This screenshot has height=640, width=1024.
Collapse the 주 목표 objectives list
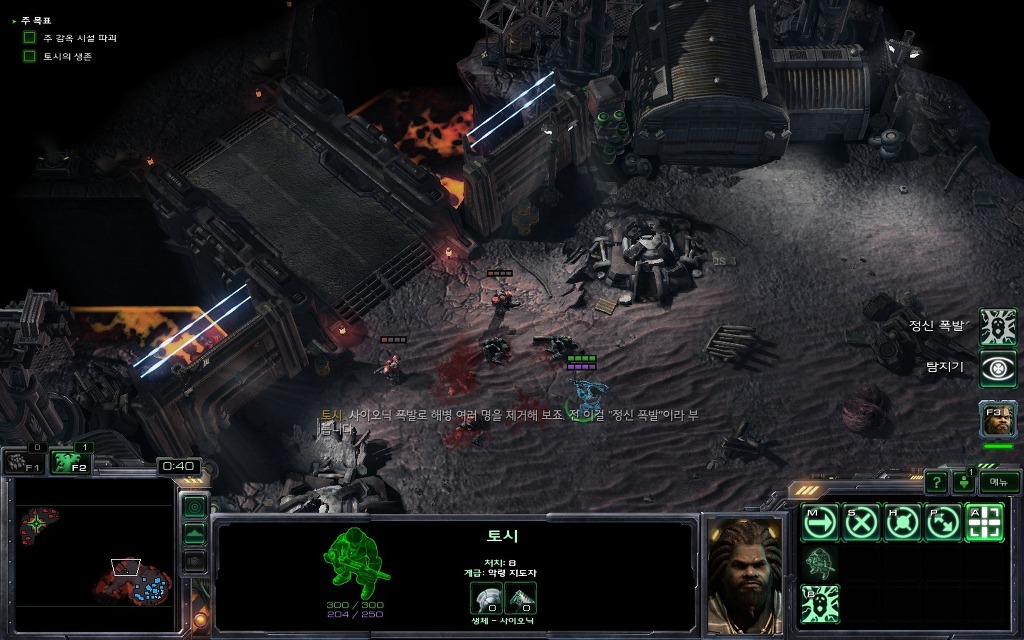click(x=13, y=20)
